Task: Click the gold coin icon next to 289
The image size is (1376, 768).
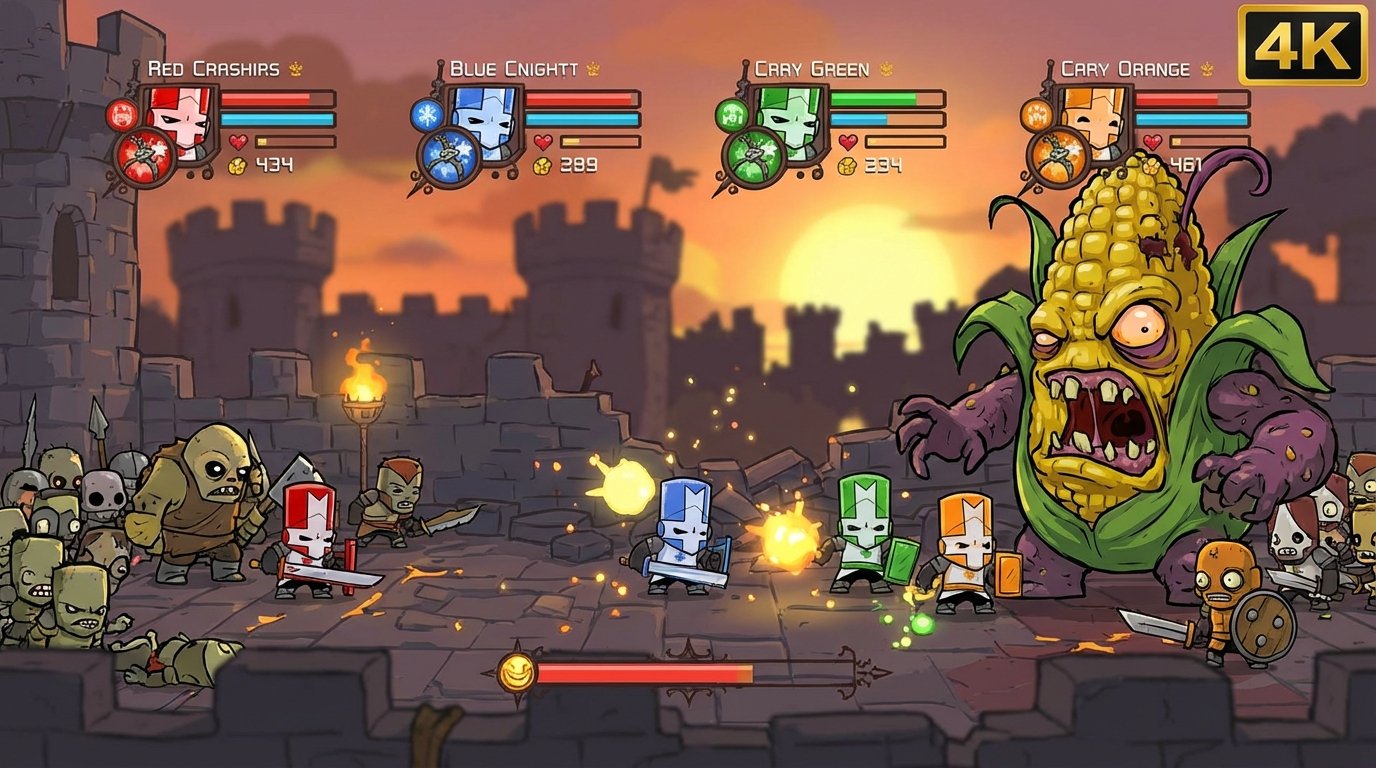Action: (541, 166)
